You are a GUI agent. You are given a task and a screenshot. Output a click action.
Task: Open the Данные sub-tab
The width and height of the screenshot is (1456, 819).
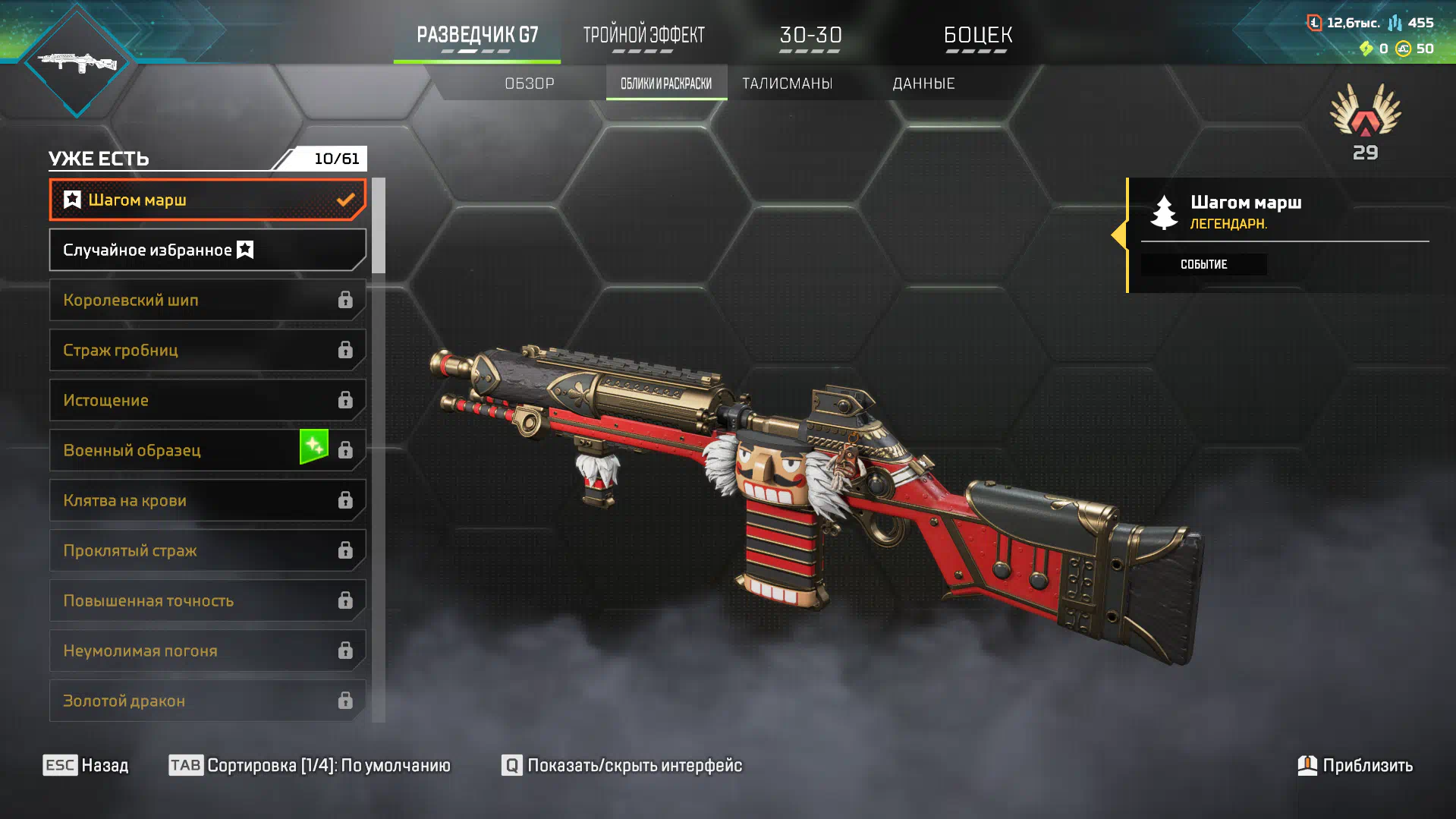(x=923, y=83)
